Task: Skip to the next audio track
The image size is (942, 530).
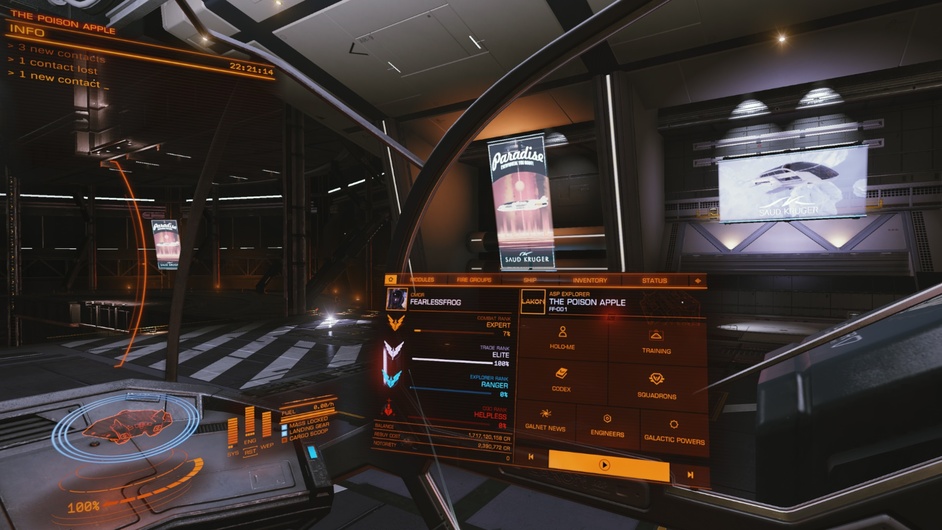Action: pos(690,473)
